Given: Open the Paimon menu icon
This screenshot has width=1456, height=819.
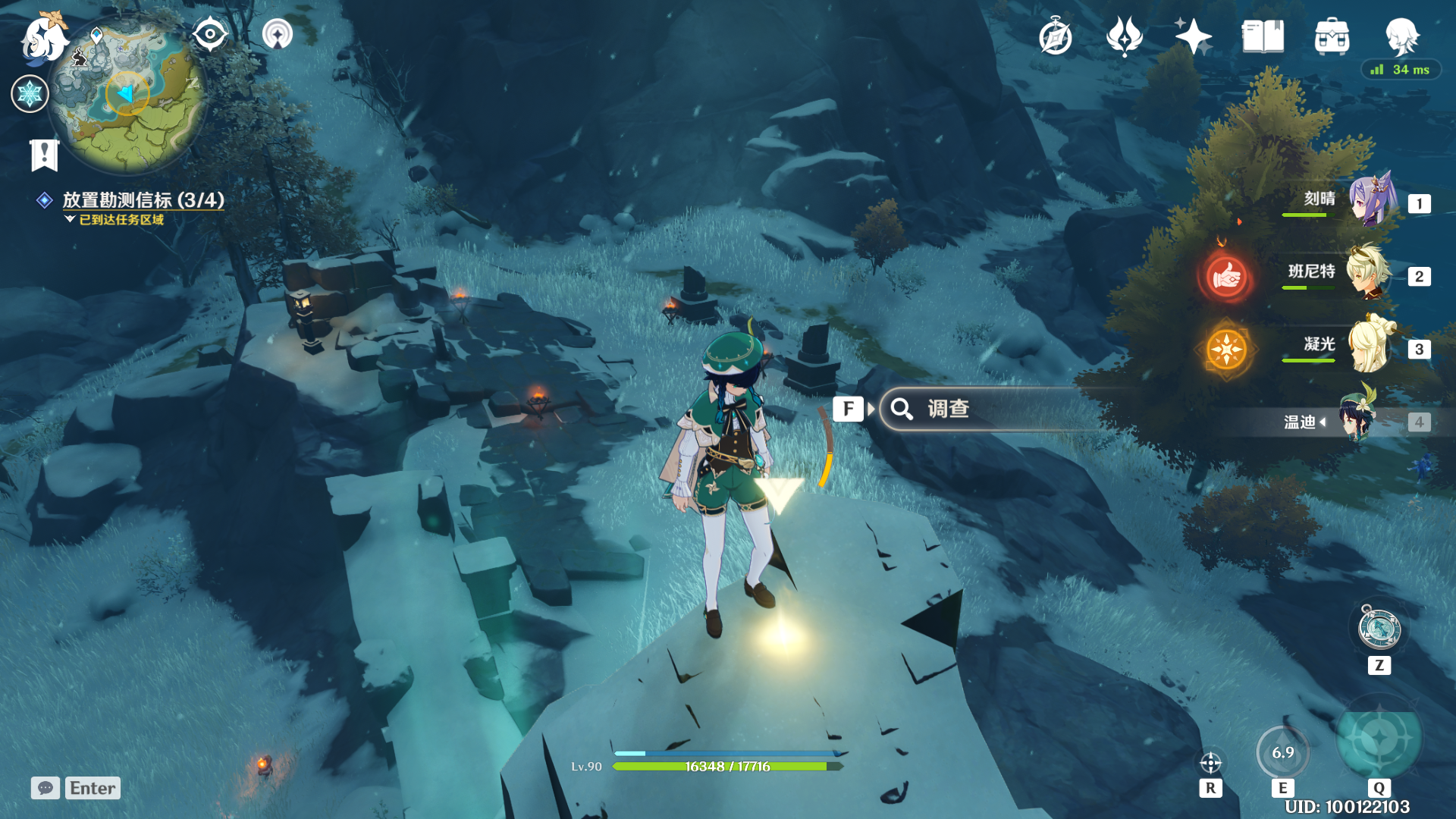Looking at the screenshot, I should point(44,38).
